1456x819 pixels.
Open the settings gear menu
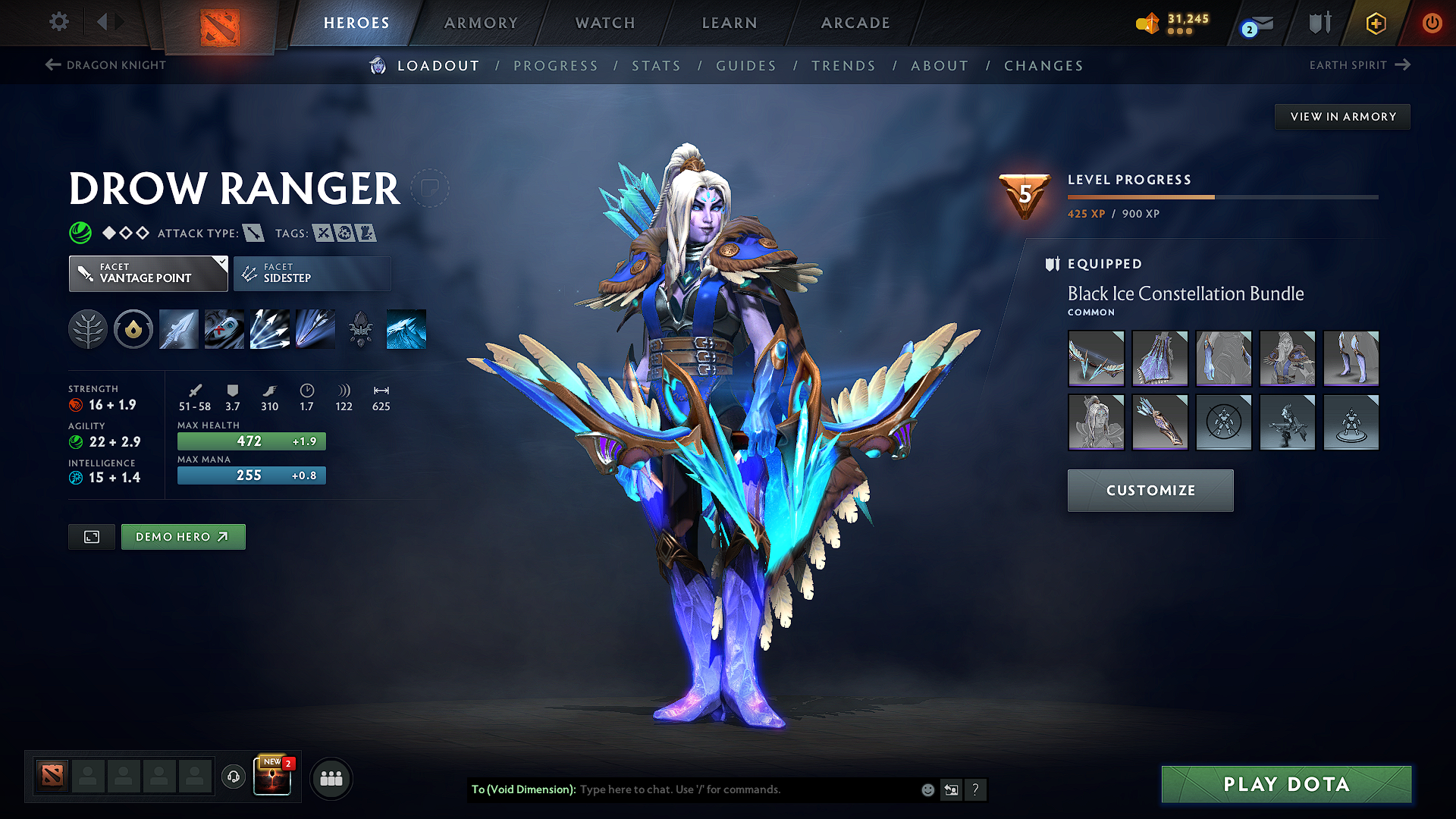point(59,22)
